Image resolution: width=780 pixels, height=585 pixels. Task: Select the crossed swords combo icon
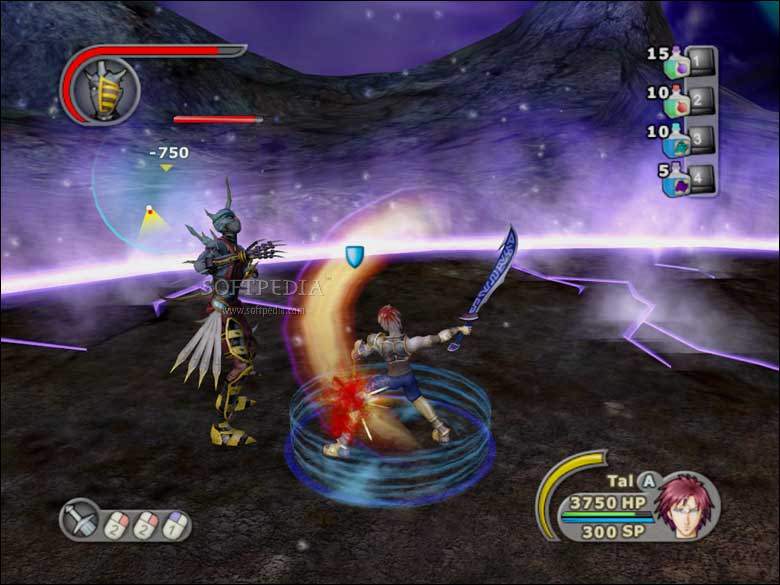tap(80, 519)
